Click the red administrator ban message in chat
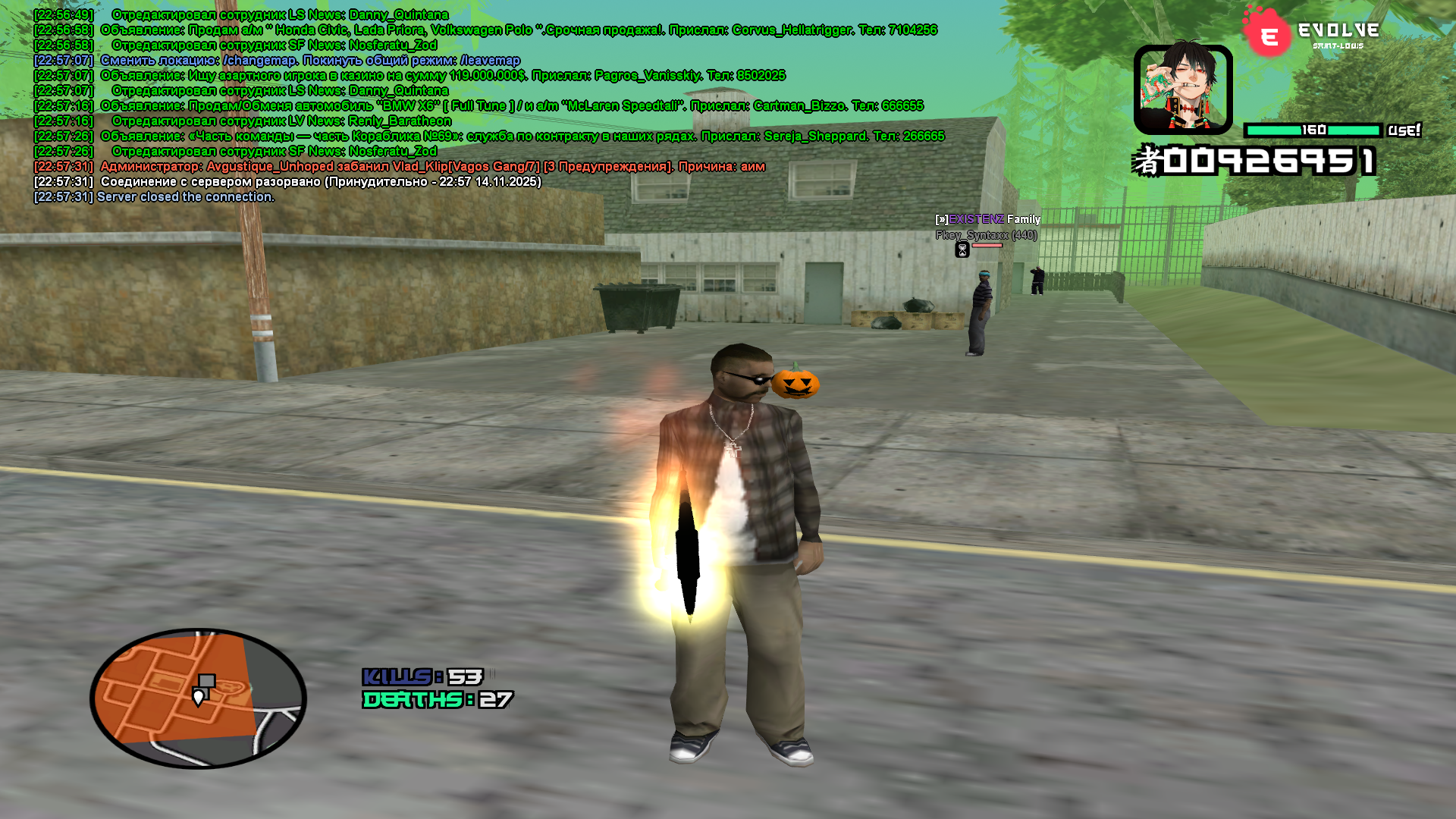 pyautogui.click(x=432, y=167)
